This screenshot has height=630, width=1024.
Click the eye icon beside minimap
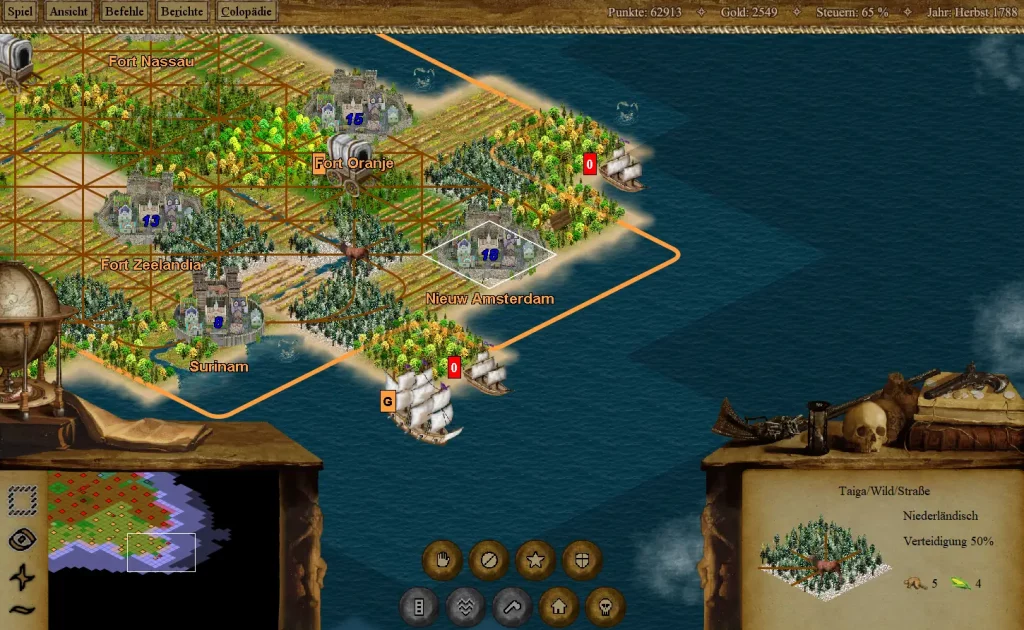pyautogui.click(x=23, y=539)
